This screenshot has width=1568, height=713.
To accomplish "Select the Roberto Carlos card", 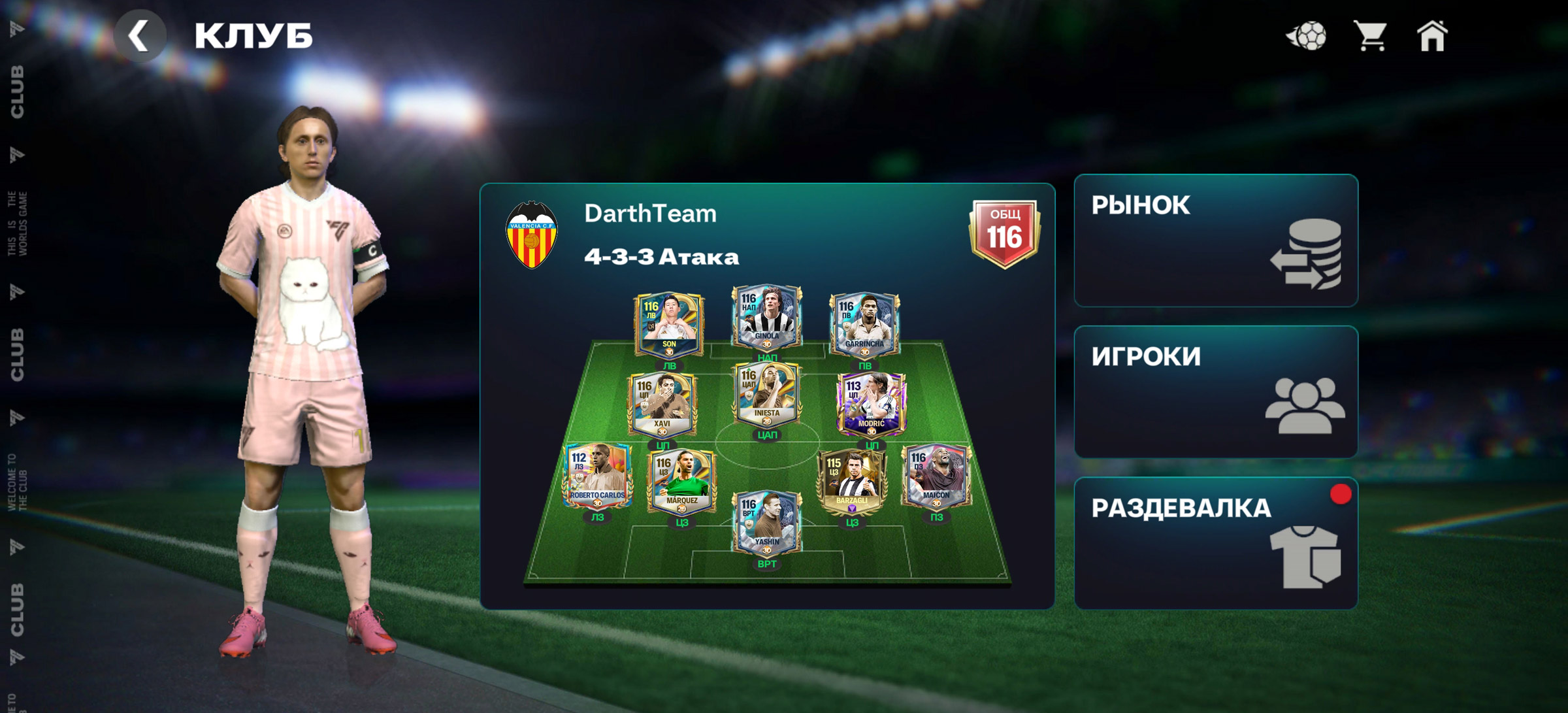I will (x=597, y=476).
